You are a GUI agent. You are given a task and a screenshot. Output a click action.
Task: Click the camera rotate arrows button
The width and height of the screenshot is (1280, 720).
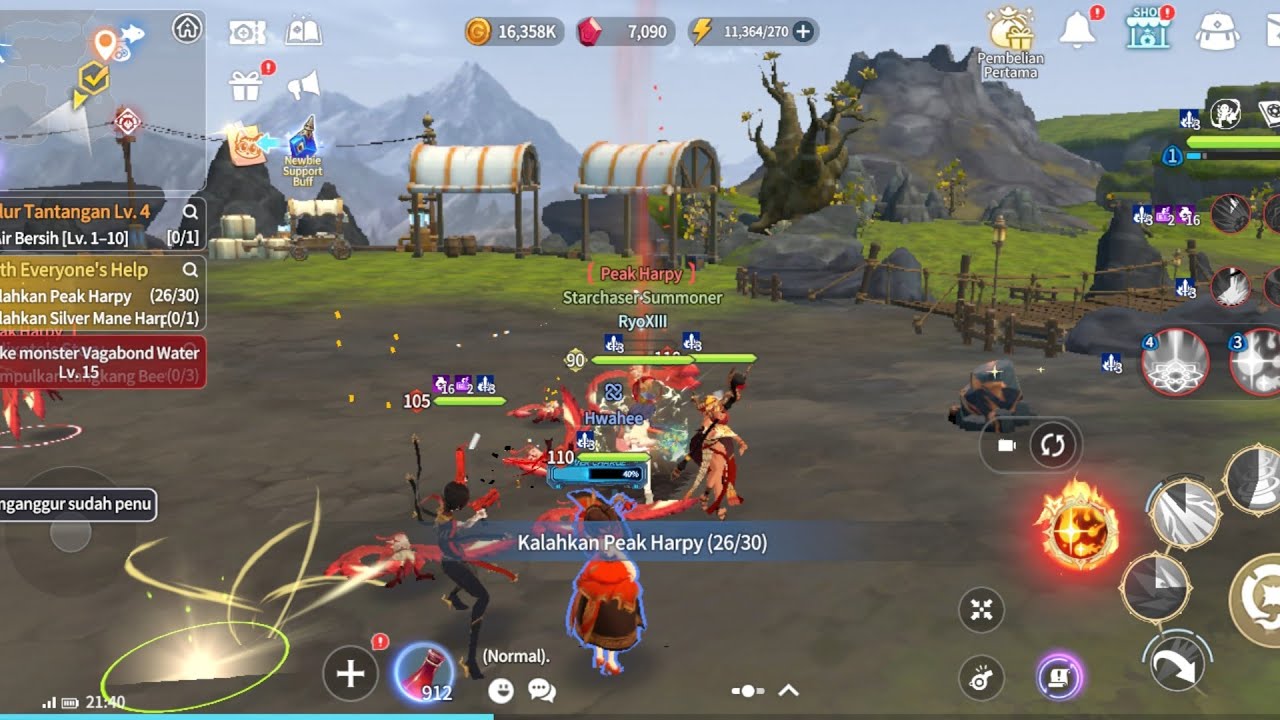pos(1053,445)
